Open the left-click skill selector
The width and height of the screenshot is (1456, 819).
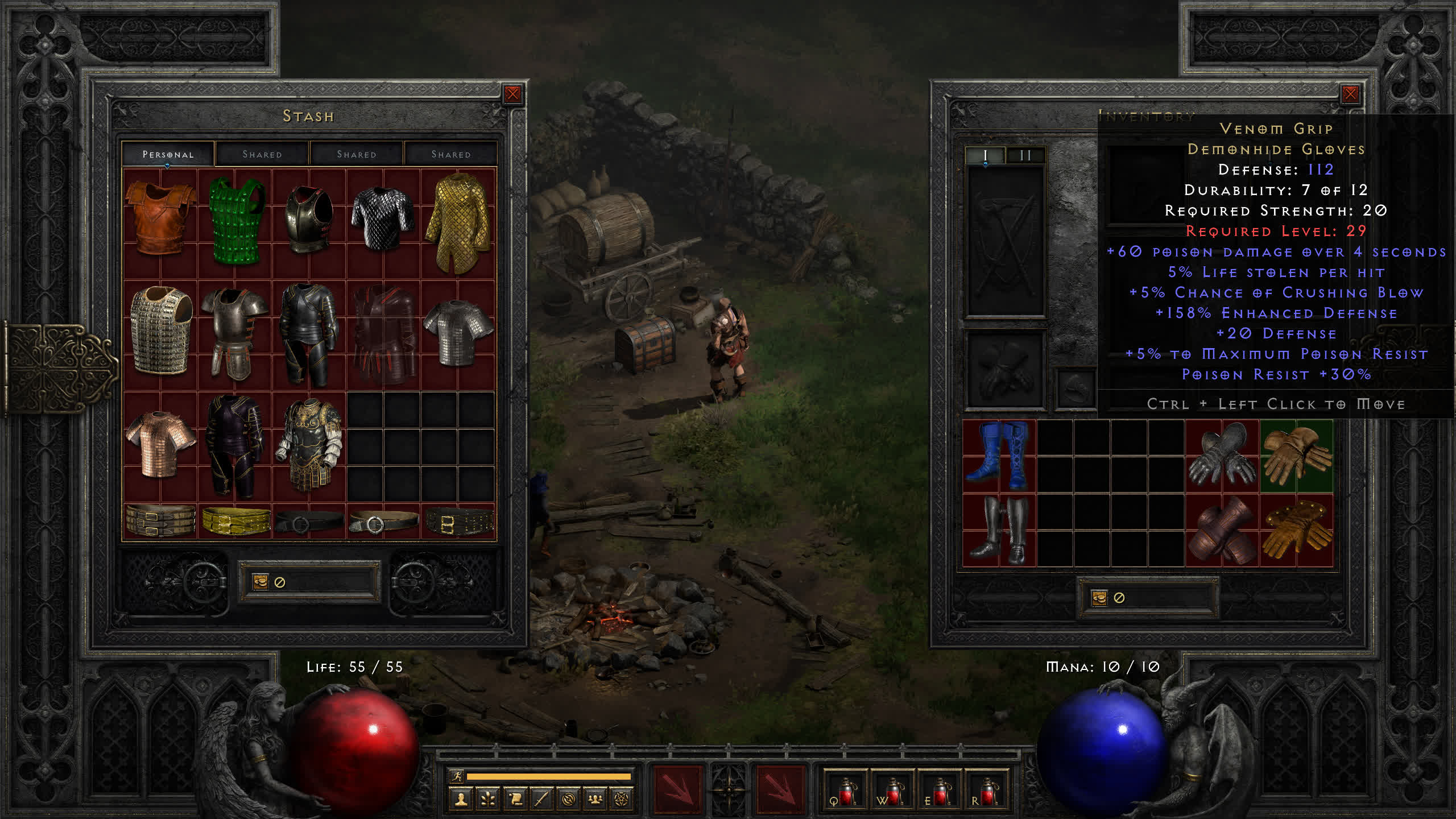pos(677,789)
